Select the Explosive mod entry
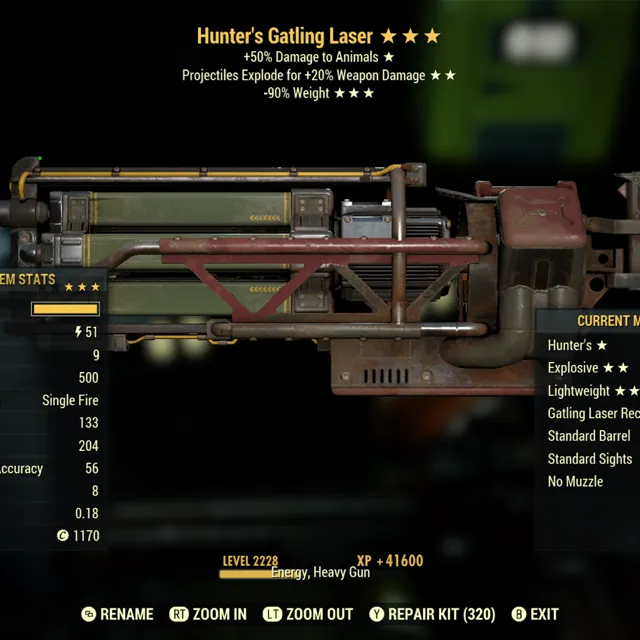This screenshot has width=640, height=640. (x=586, y=368)
